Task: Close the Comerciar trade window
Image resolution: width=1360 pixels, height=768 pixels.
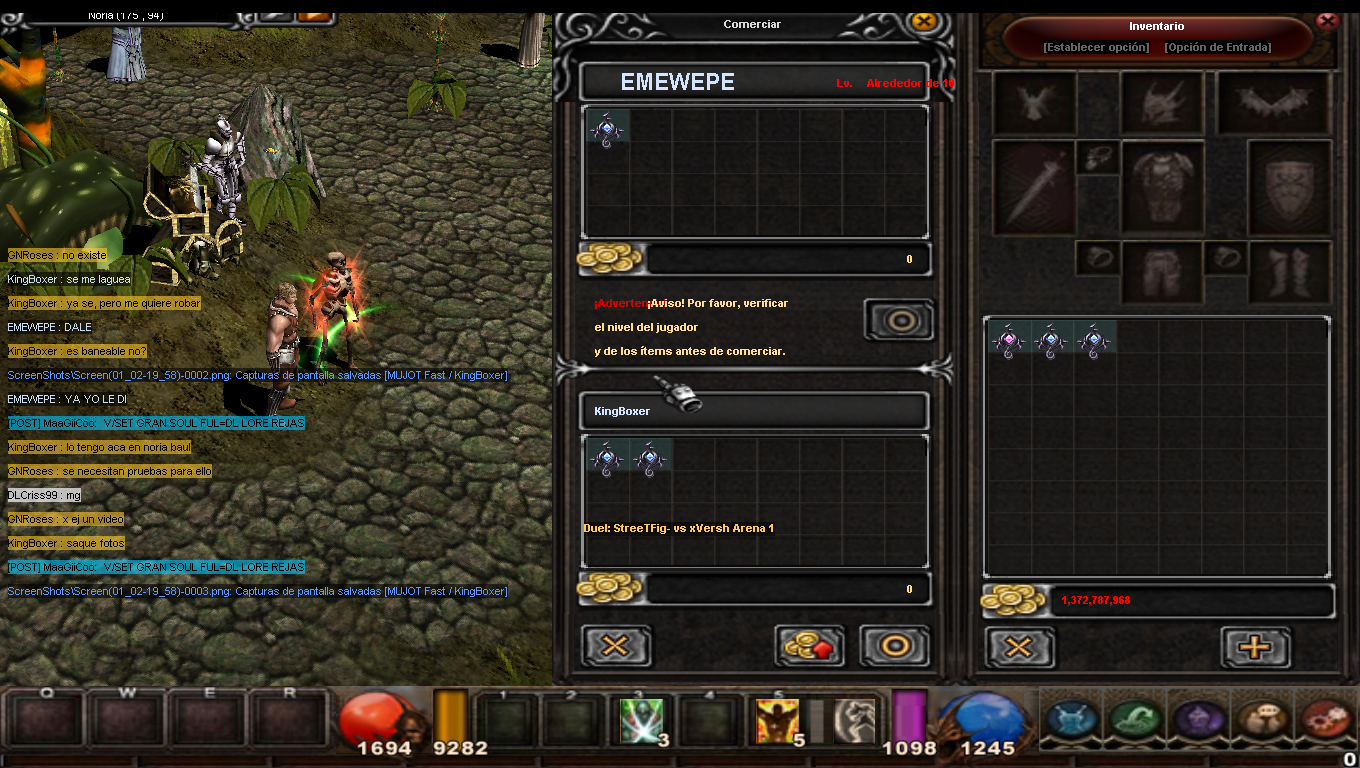Action: click(924, 22)
